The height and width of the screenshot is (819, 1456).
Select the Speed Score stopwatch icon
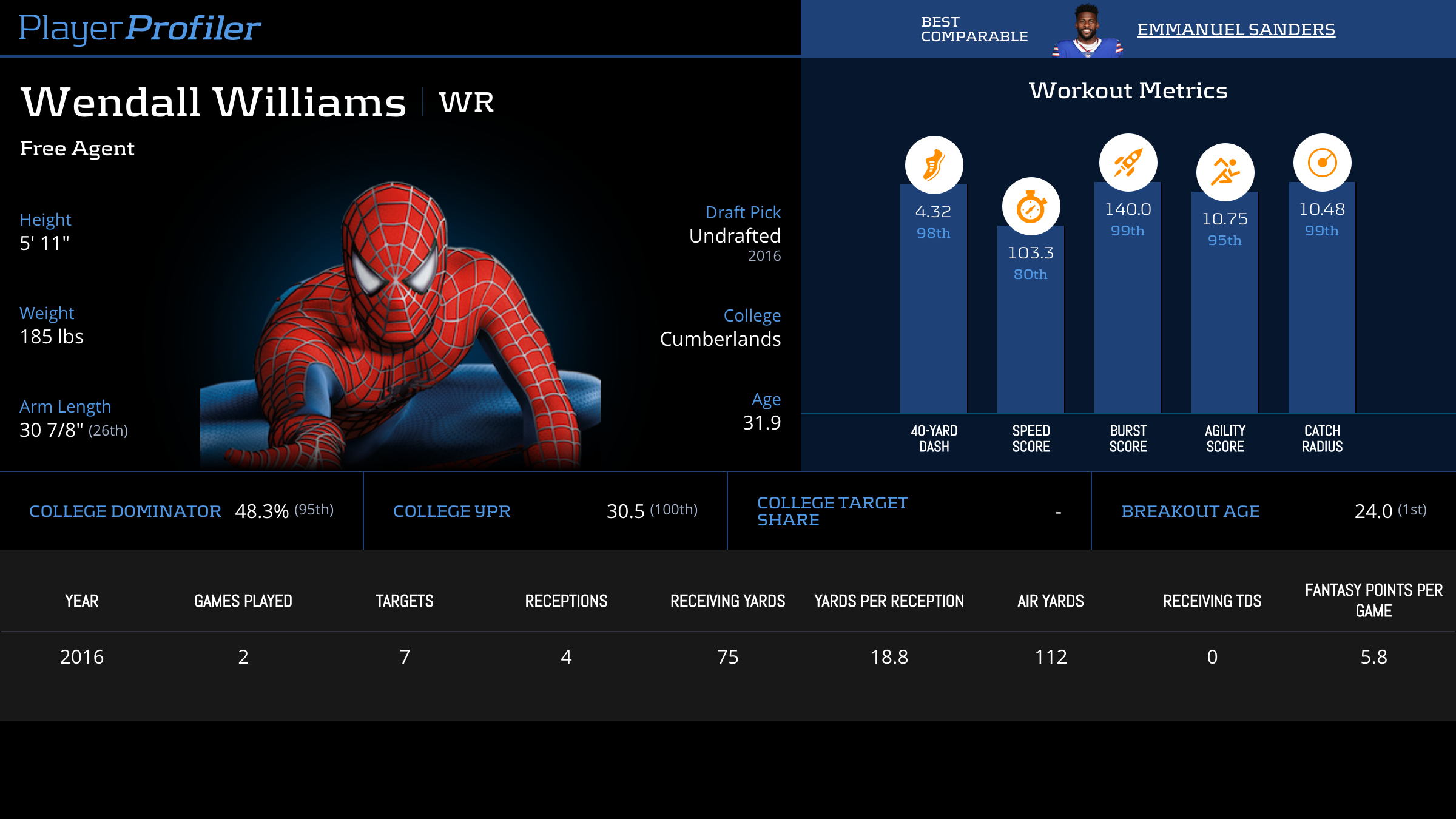[x=1031, y=207]
